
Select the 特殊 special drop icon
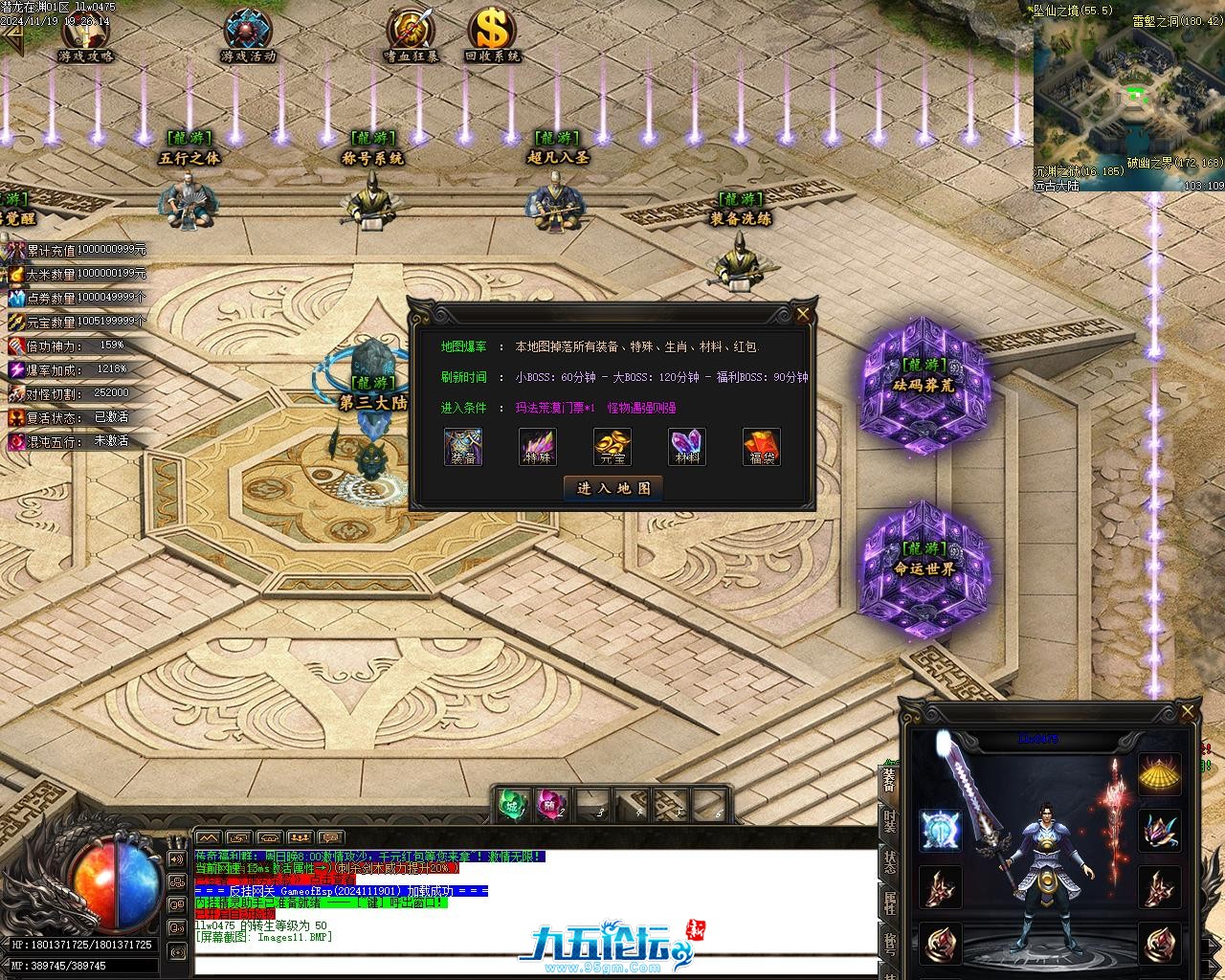click(538, 447)
